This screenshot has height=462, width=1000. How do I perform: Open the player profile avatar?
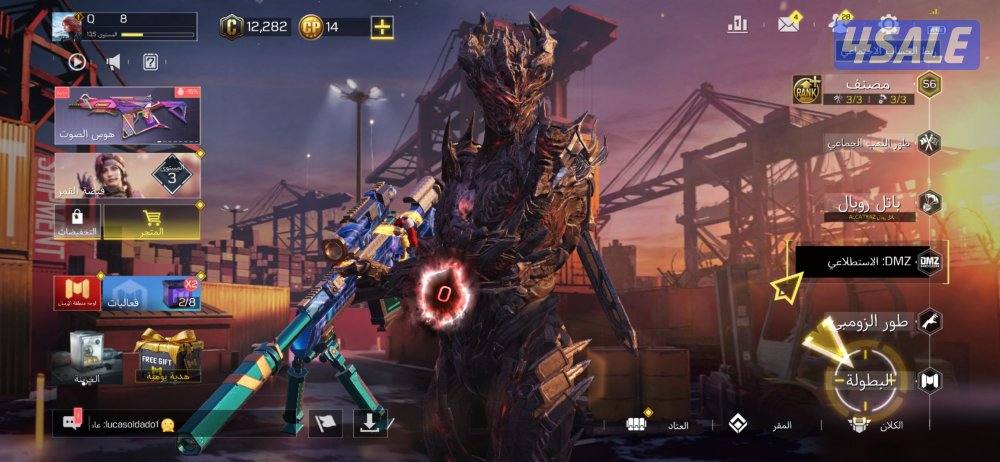pyautogui.click(x=69, y=27)
